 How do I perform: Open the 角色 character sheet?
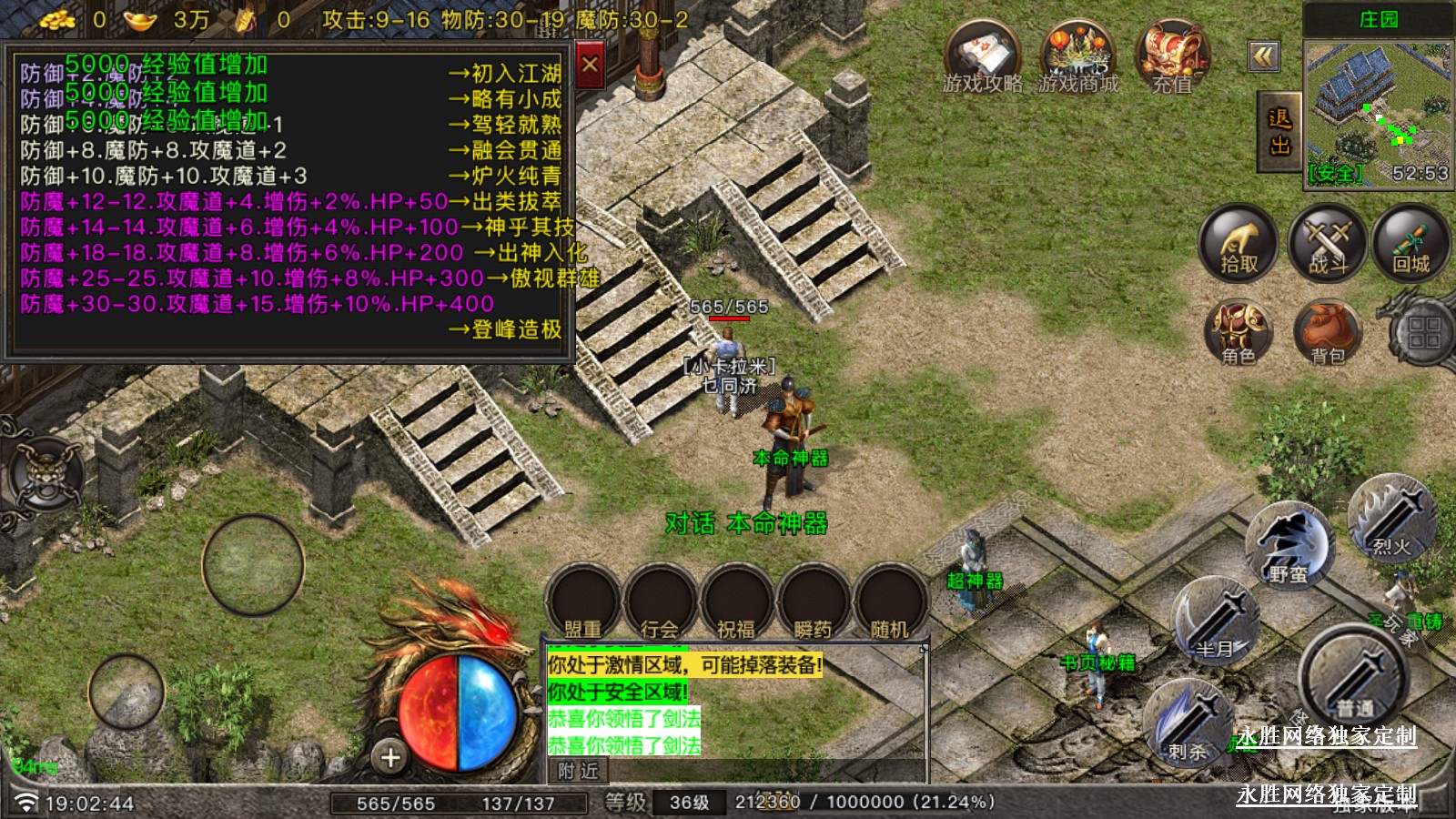coord(1239,331)
